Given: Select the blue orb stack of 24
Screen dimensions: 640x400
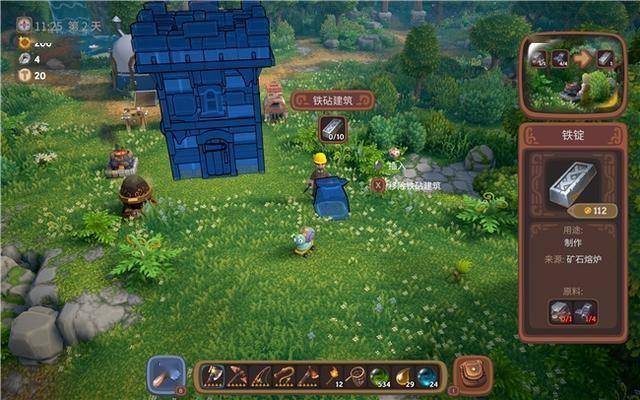Looking at the screenshot, I should pyautogui.click(x=428, y=377).
